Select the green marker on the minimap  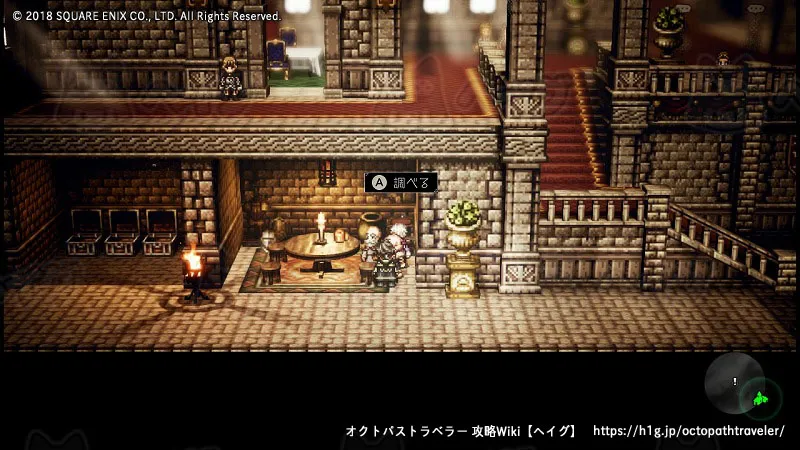click(761, 399)
